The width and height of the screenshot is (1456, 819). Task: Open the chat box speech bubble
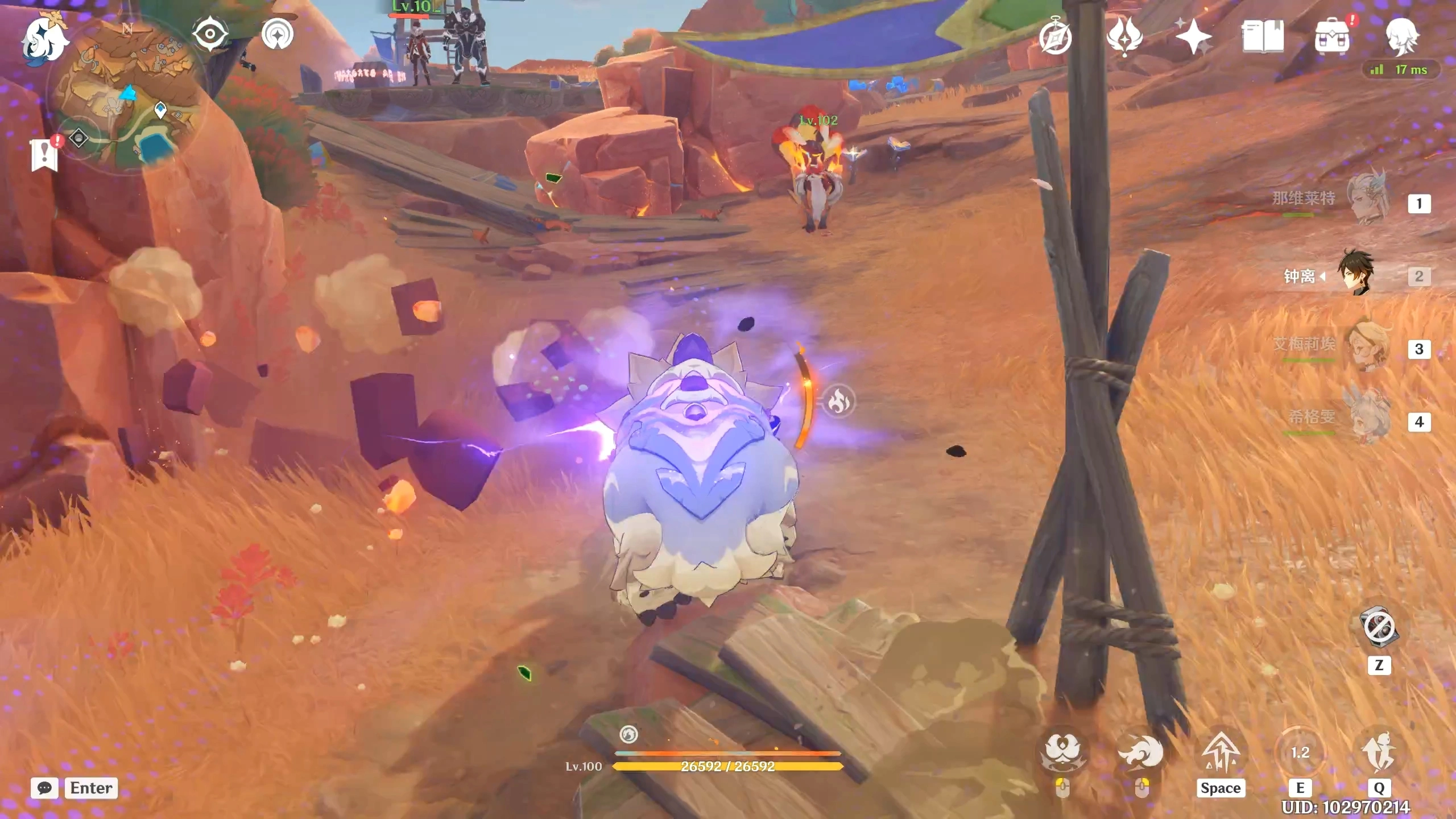(44, 788)
